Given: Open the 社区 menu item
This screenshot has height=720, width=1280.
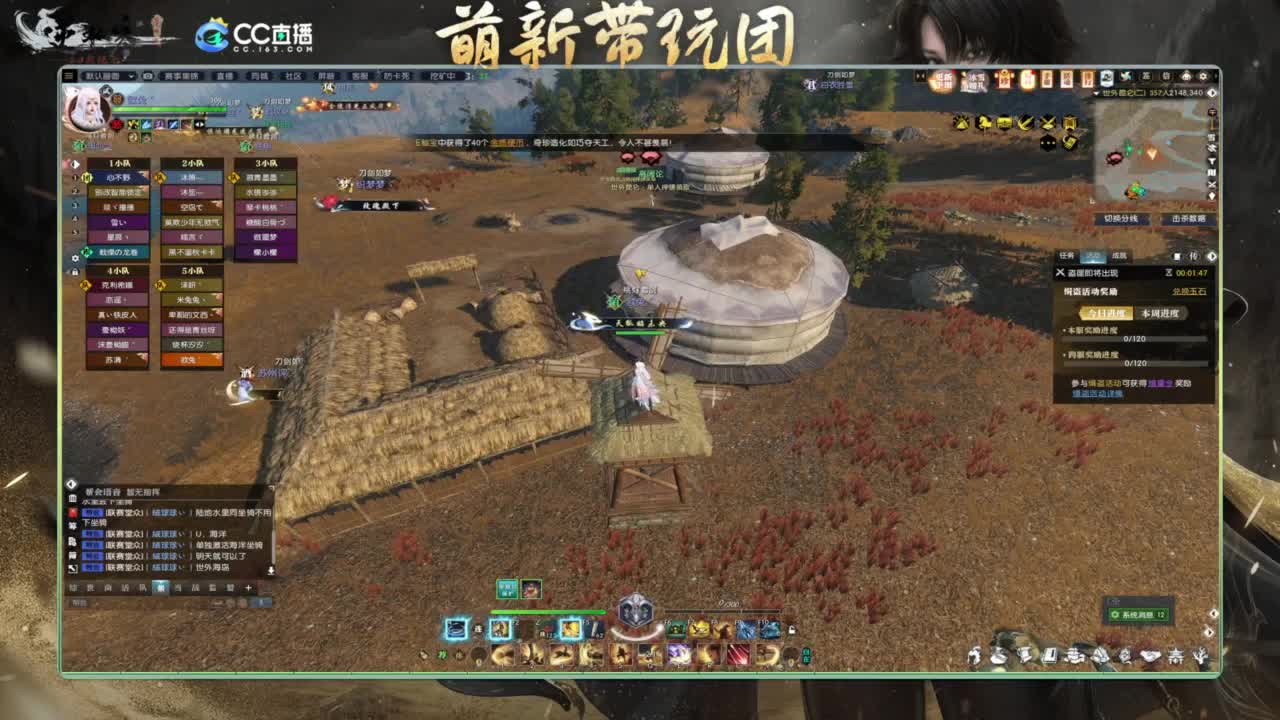Looking at the screenshot, I should tap(291, 76).
